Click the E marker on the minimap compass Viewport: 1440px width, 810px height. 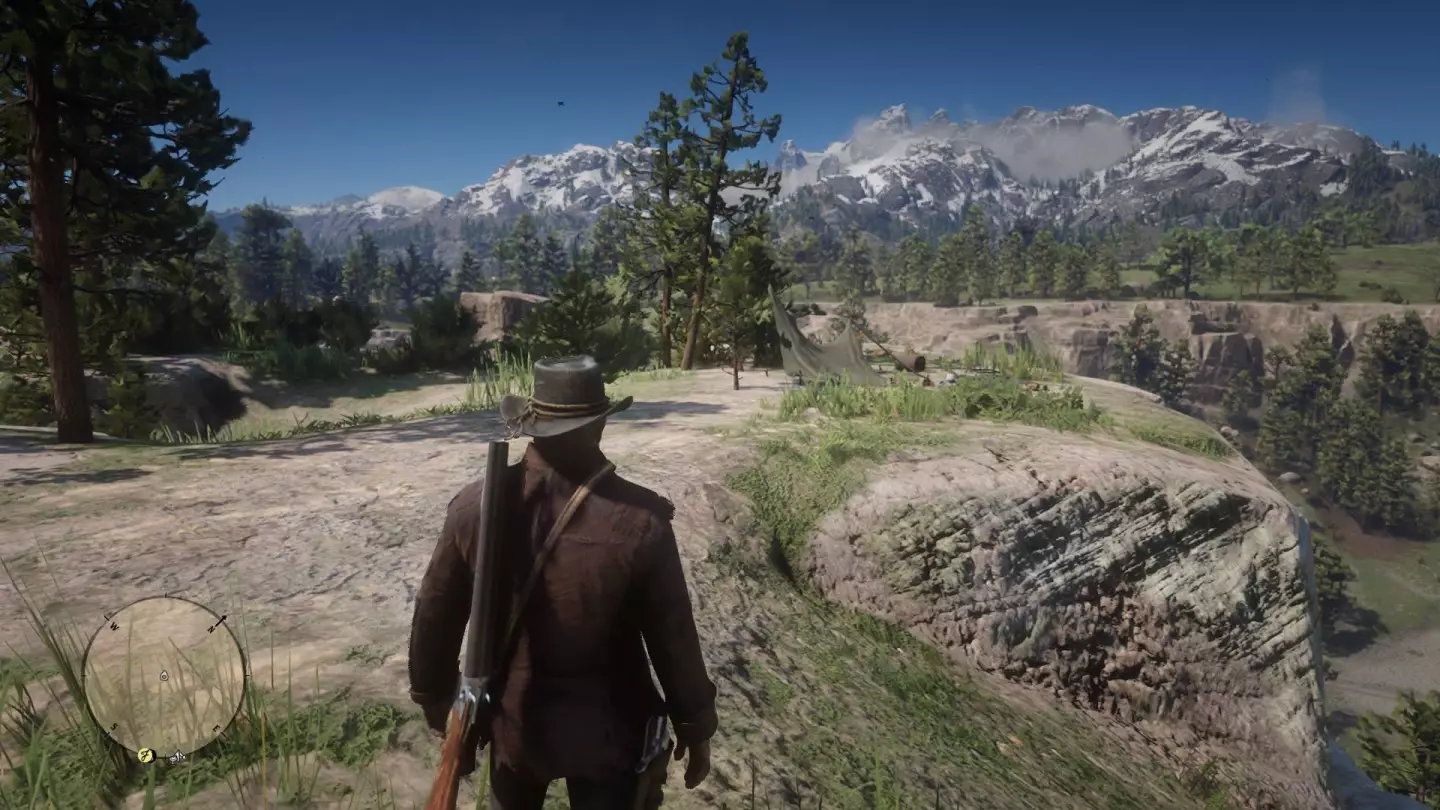216,728
